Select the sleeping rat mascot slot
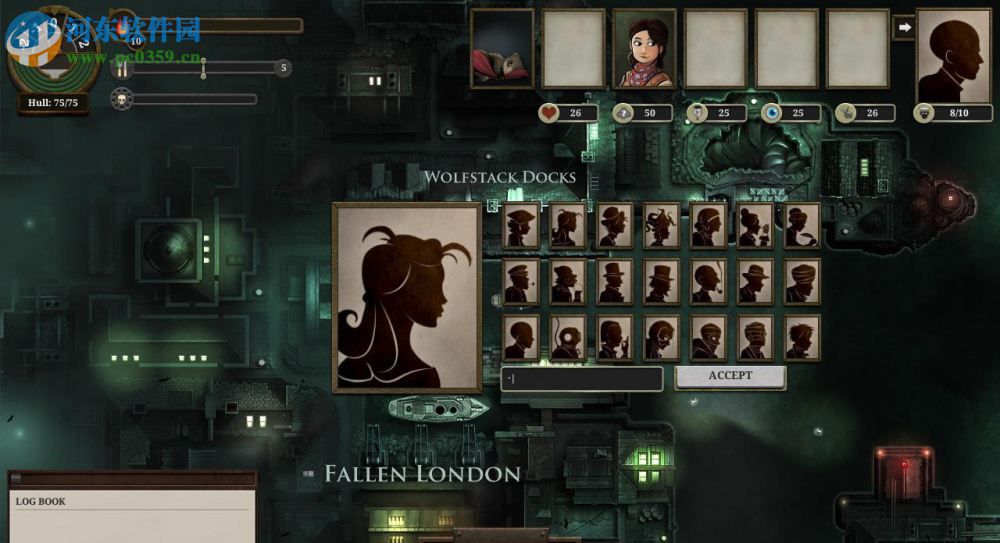The height and width of the screenshot is (543, 1000). tap(502, 49)
